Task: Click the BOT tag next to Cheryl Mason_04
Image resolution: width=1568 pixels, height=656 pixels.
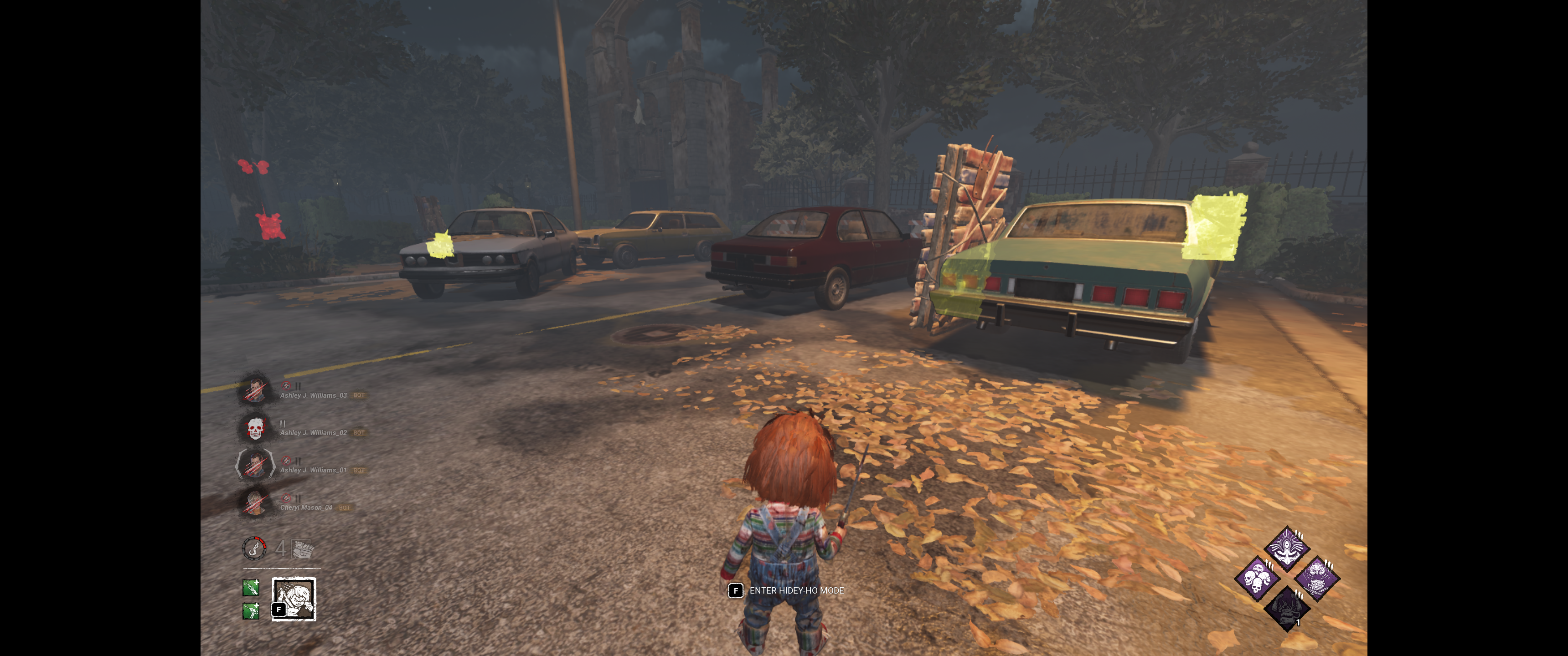Action: 345,508
